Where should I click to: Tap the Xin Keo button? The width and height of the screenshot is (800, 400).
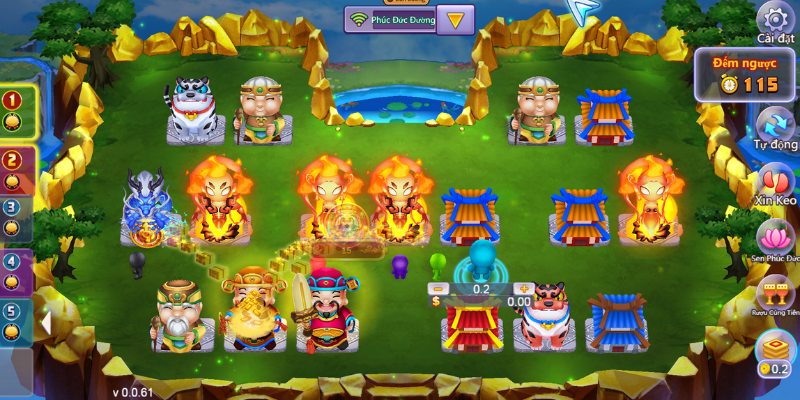click(776, 182)
